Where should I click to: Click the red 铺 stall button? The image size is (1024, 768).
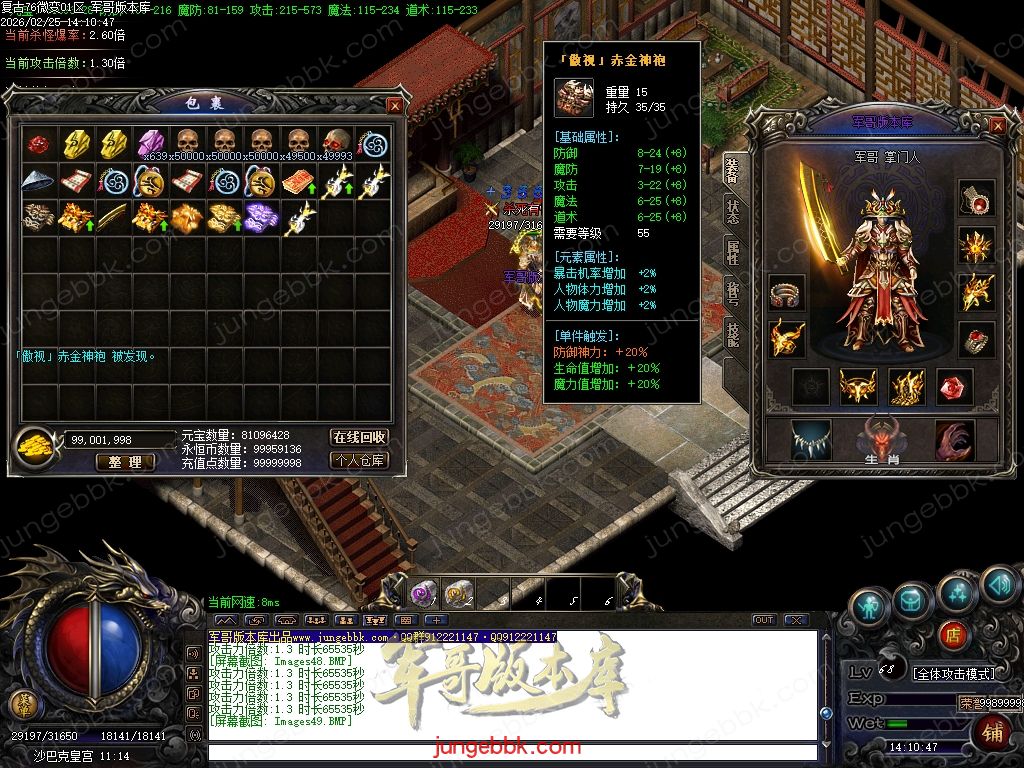(x=991, y=732)
